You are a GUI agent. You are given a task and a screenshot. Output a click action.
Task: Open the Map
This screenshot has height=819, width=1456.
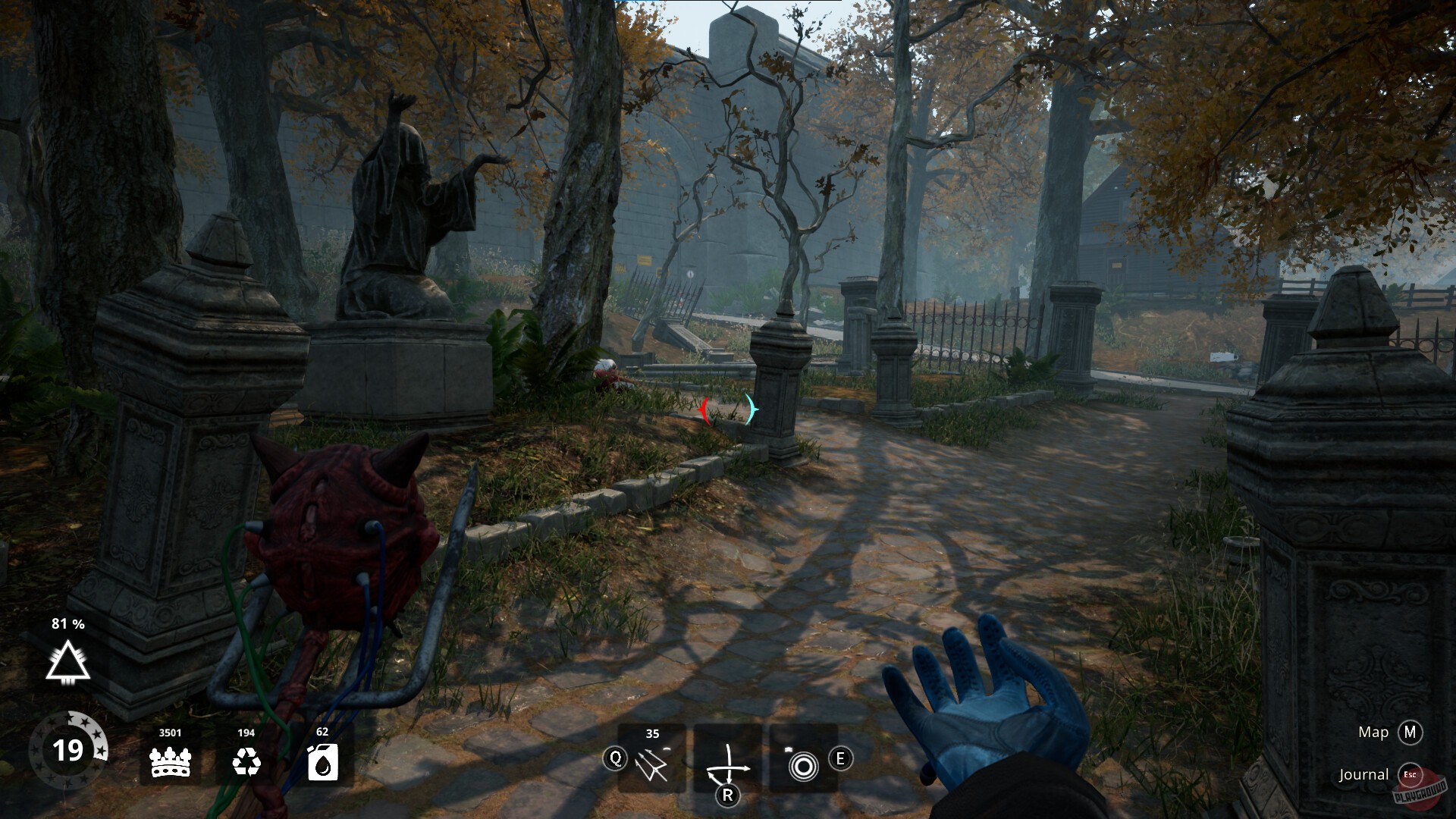tap(1373, 733)
